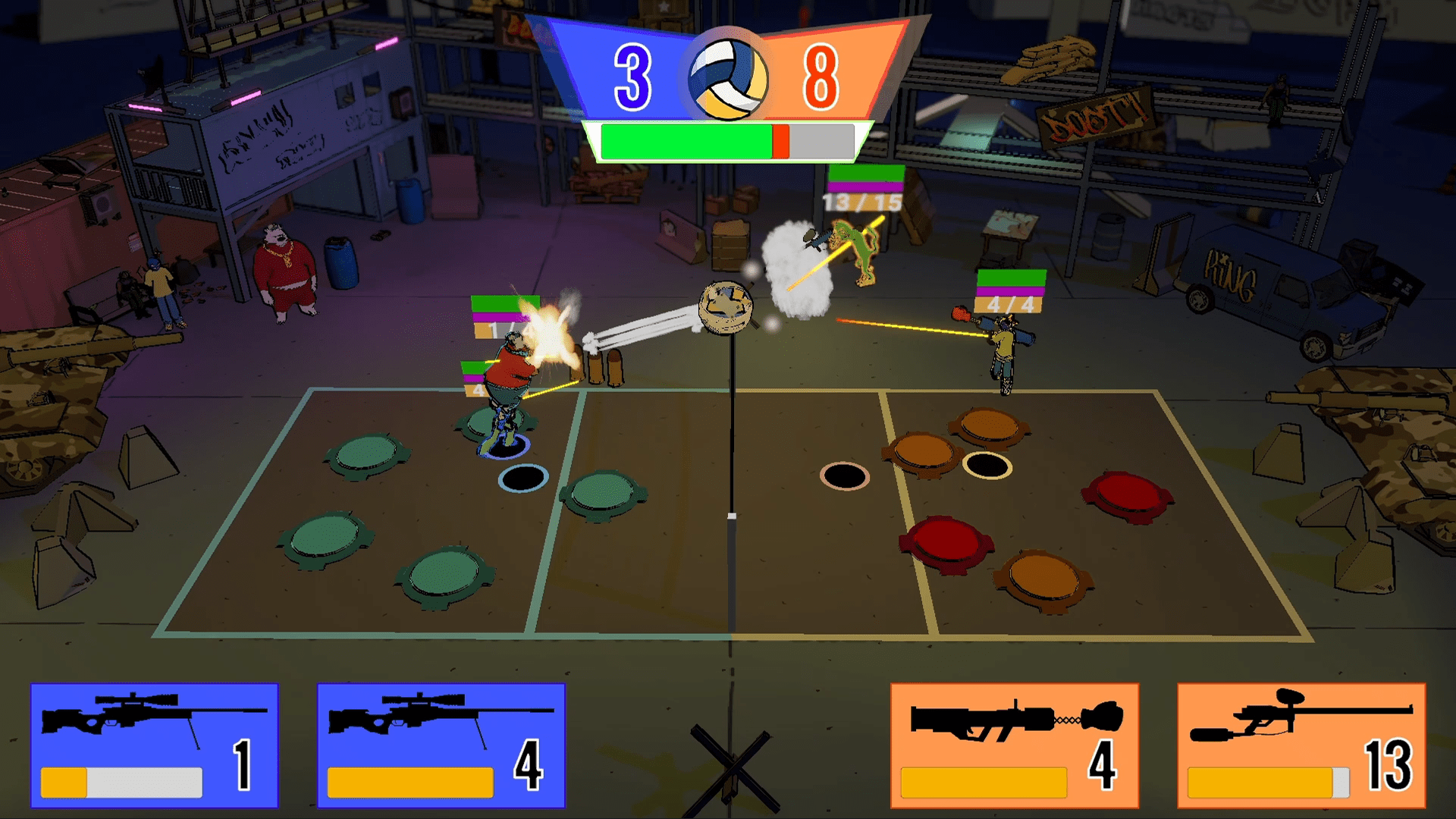Select the blue sniper rifle panel with 1 ammo

tap(155, 745)
